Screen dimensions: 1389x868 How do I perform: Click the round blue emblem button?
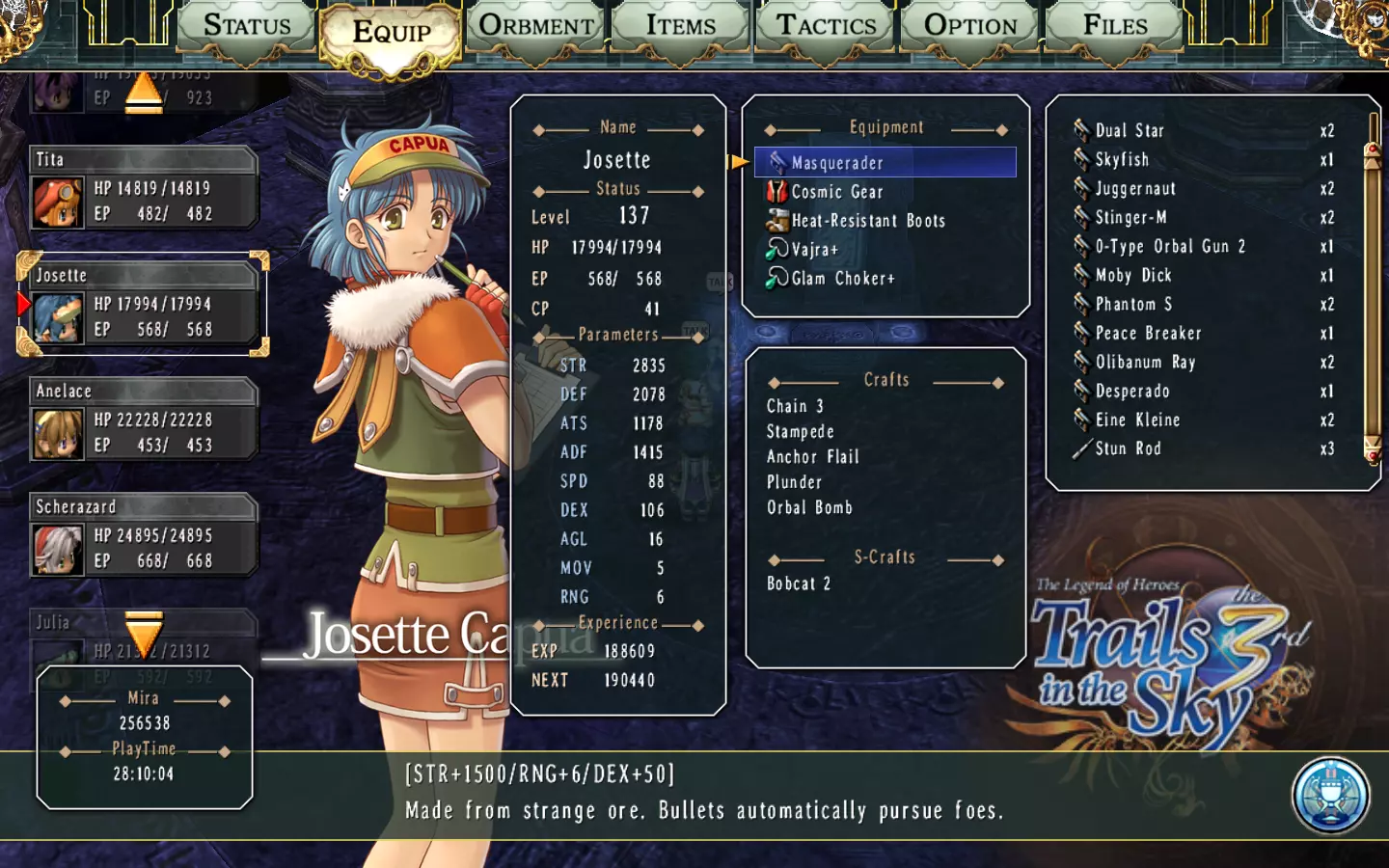1330,796
